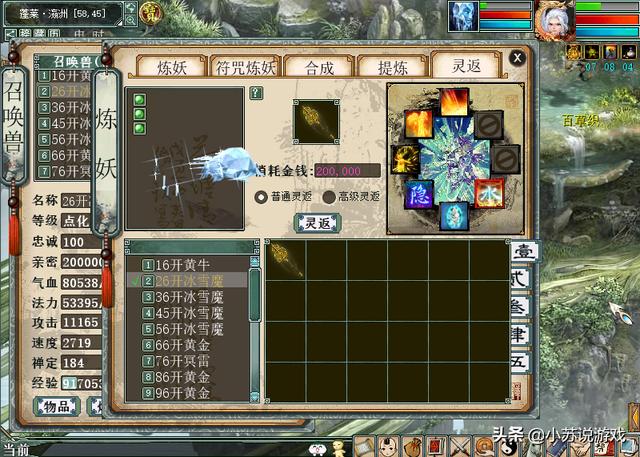
Task: Switch to inventory page 壹
Action: coord(523,252)
